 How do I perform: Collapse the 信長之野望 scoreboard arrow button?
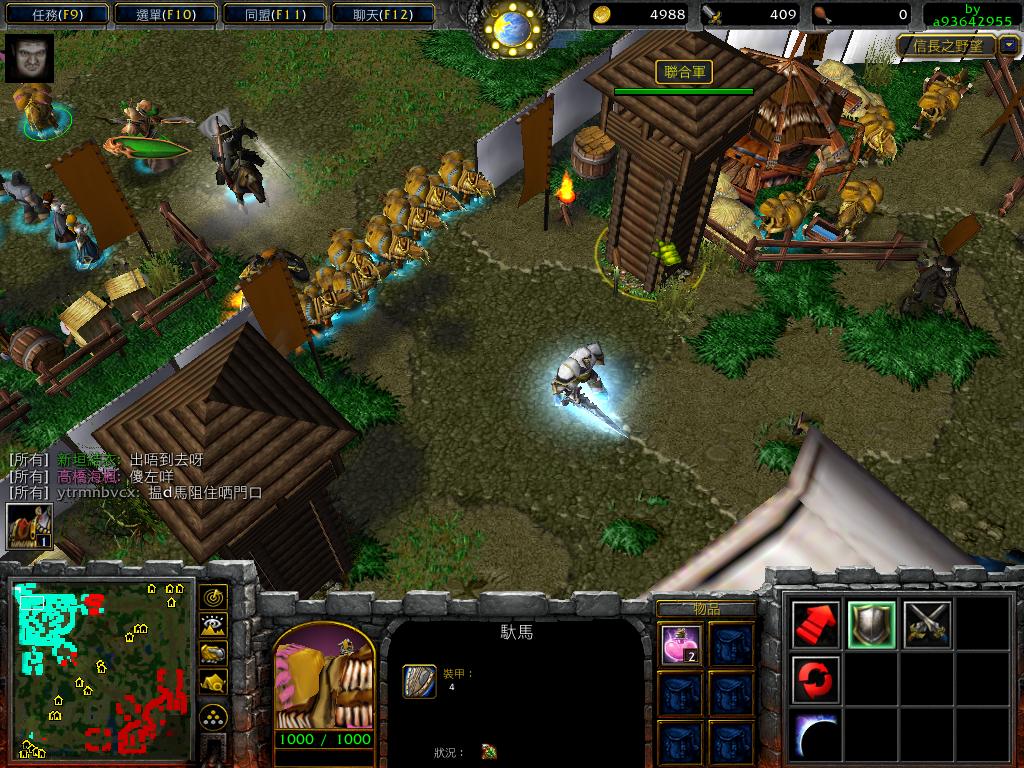tap(1008, 45)
